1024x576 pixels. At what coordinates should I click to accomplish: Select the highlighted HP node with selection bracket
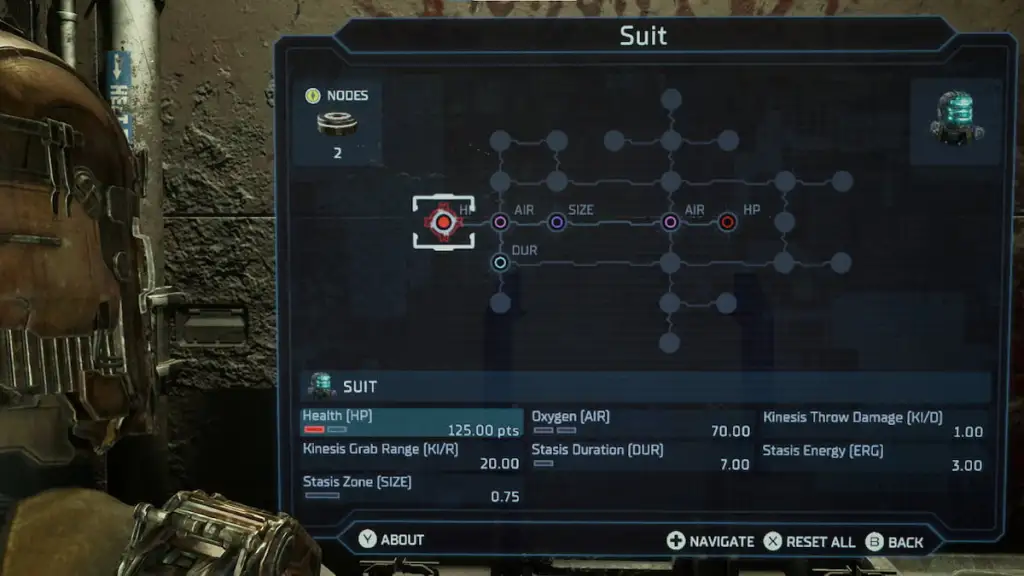tap(443, 221)
